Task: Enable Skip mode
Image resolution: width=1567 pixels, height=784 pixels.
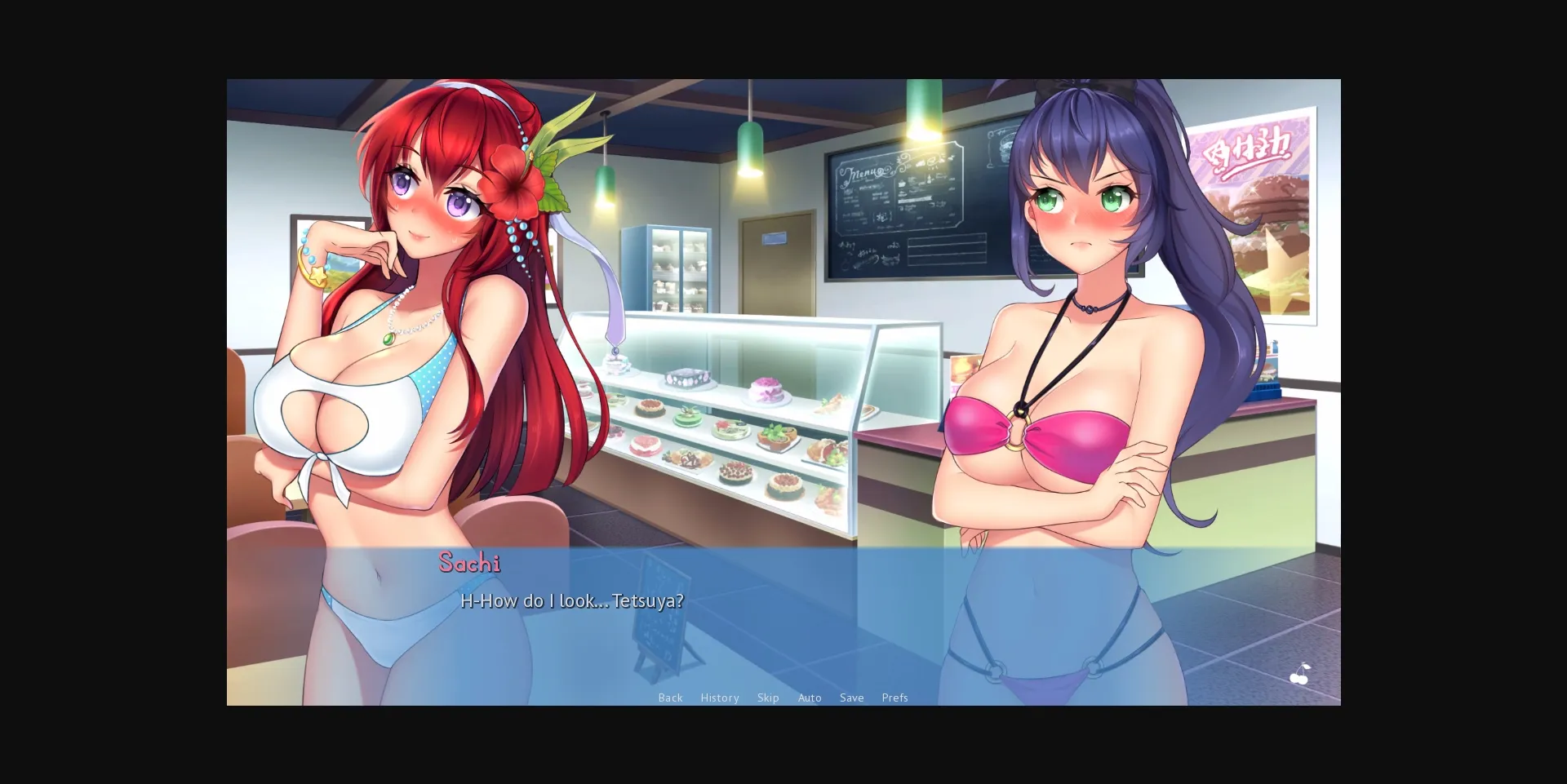Action: point(768,698)
